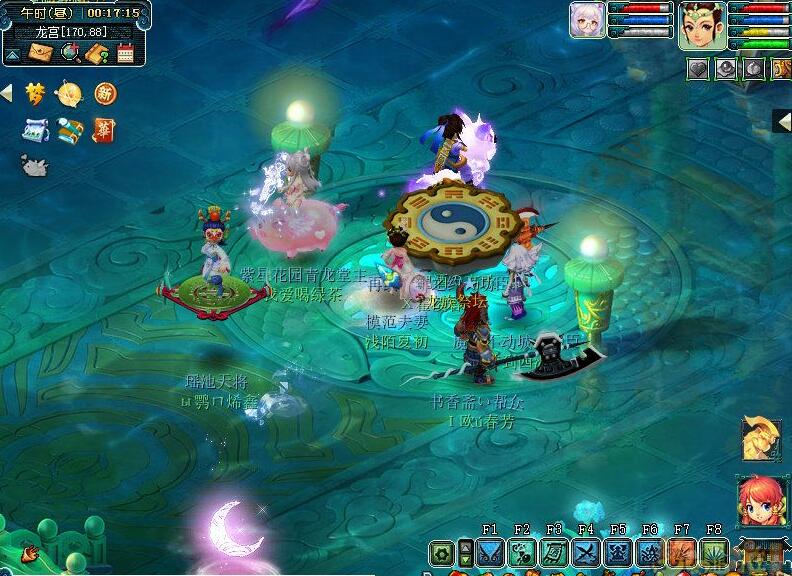Open the help book with question mark
Viewport: 792px width, 576px height.
(x=97, y=53)
